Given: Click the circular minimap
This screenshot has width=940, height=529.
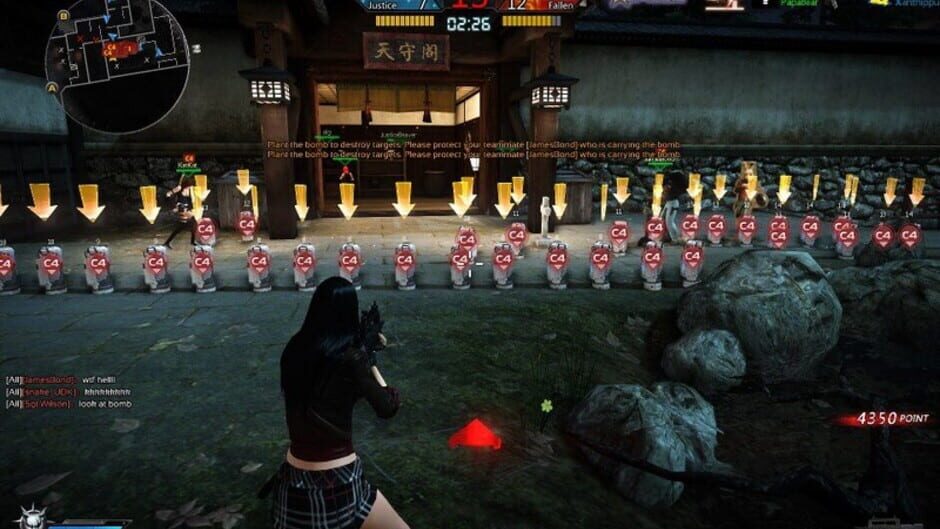Looking at the screenshot, I should click(117, 65).
